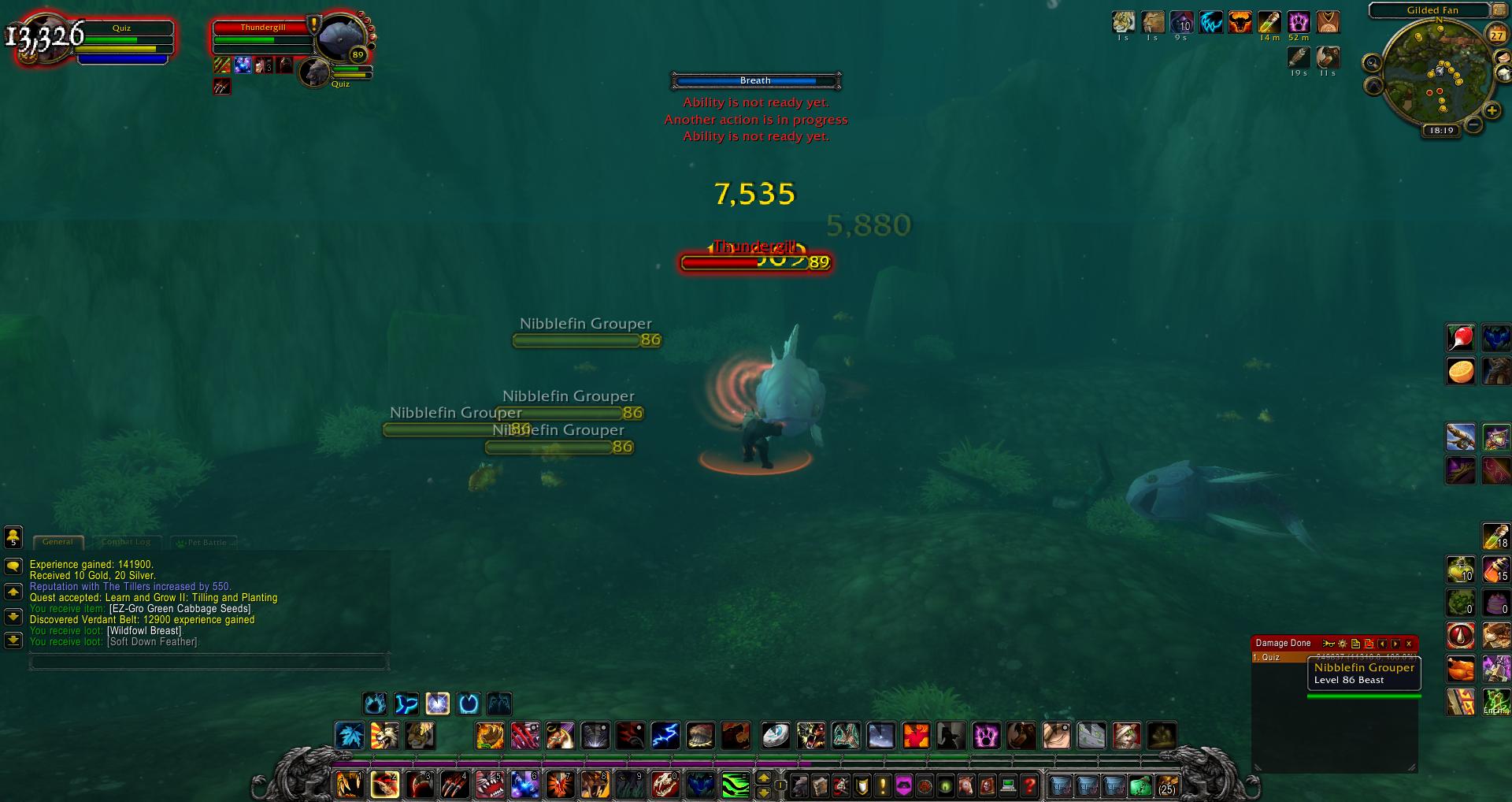Open the chat menu via the bubble icon

point(13,565)
